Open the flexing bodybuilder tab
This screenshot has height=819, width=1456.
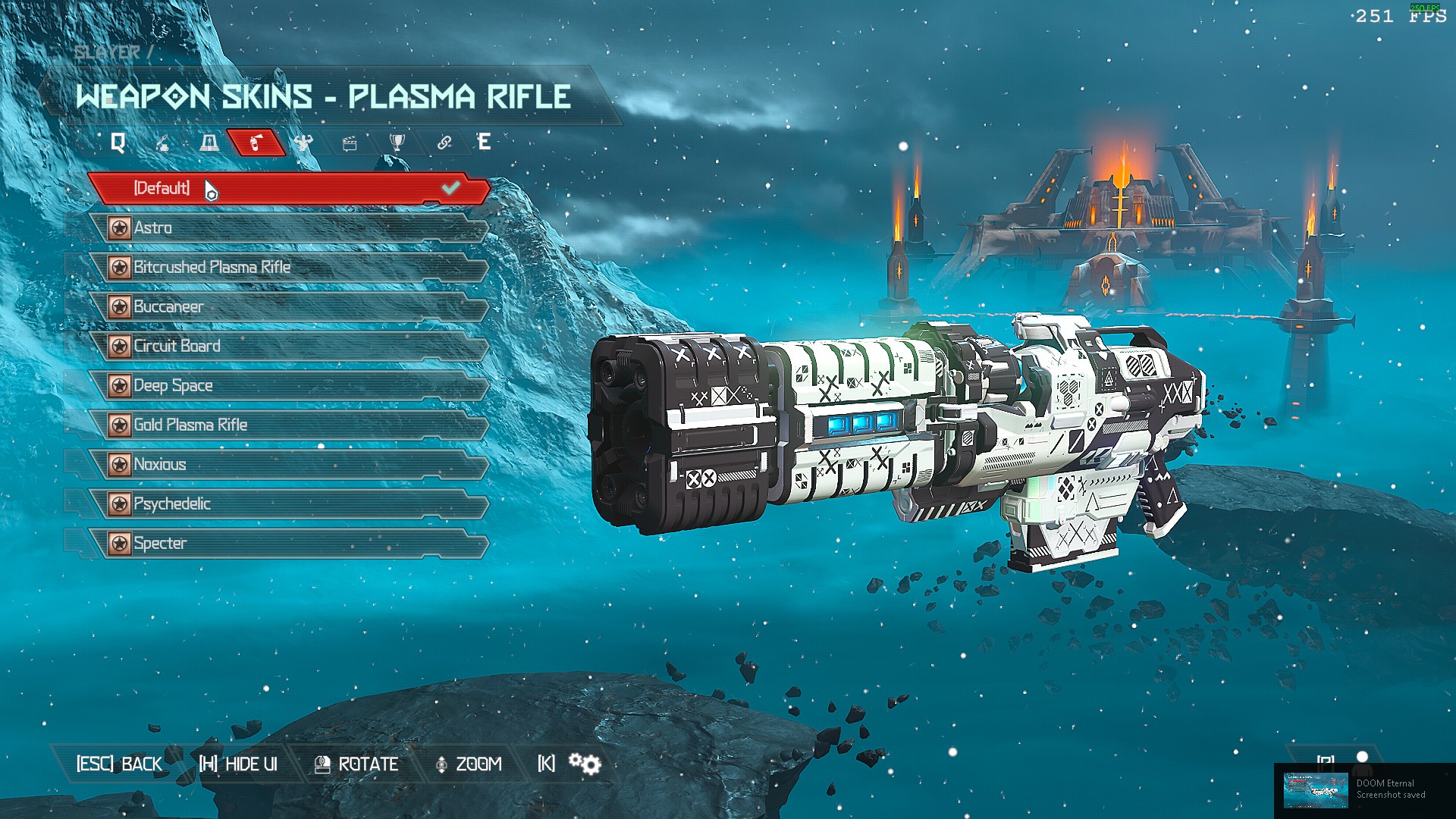(x=303, y=143)
